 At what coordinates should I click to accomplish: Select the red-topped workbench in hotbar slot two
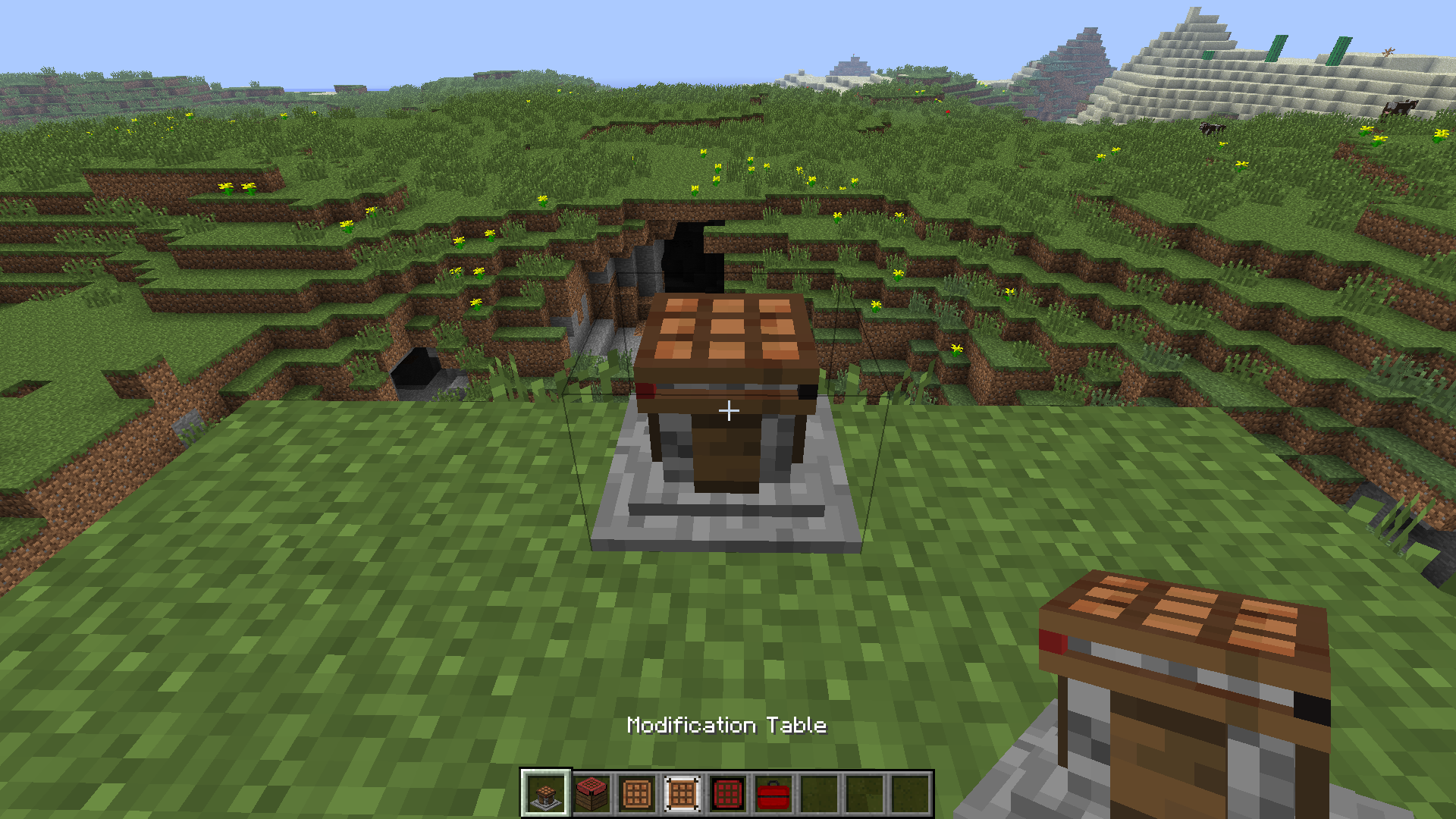tap(591, 795)
